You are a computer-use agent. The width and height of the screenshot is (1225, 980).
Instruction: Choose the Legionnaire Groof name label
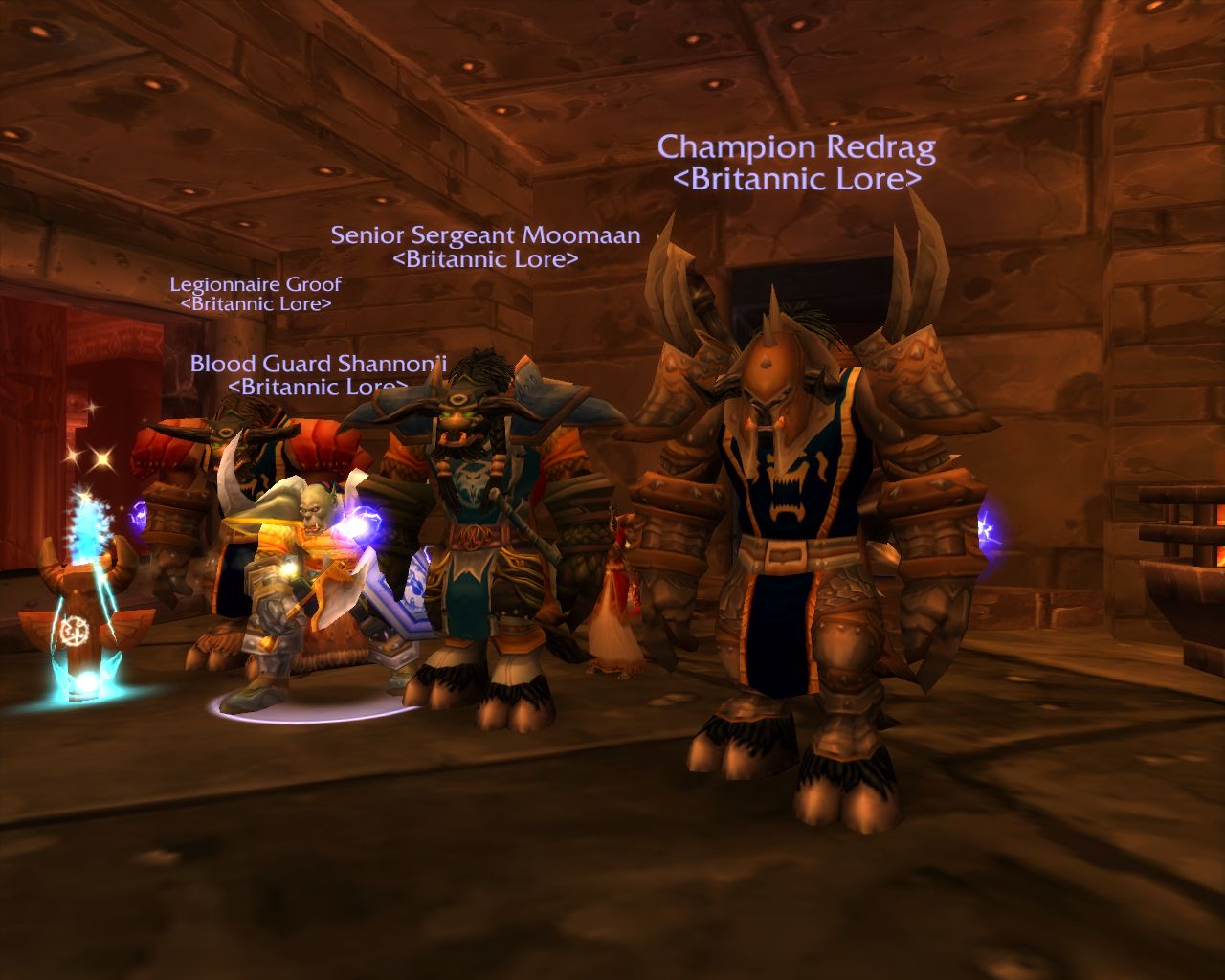tap(256, 284)
